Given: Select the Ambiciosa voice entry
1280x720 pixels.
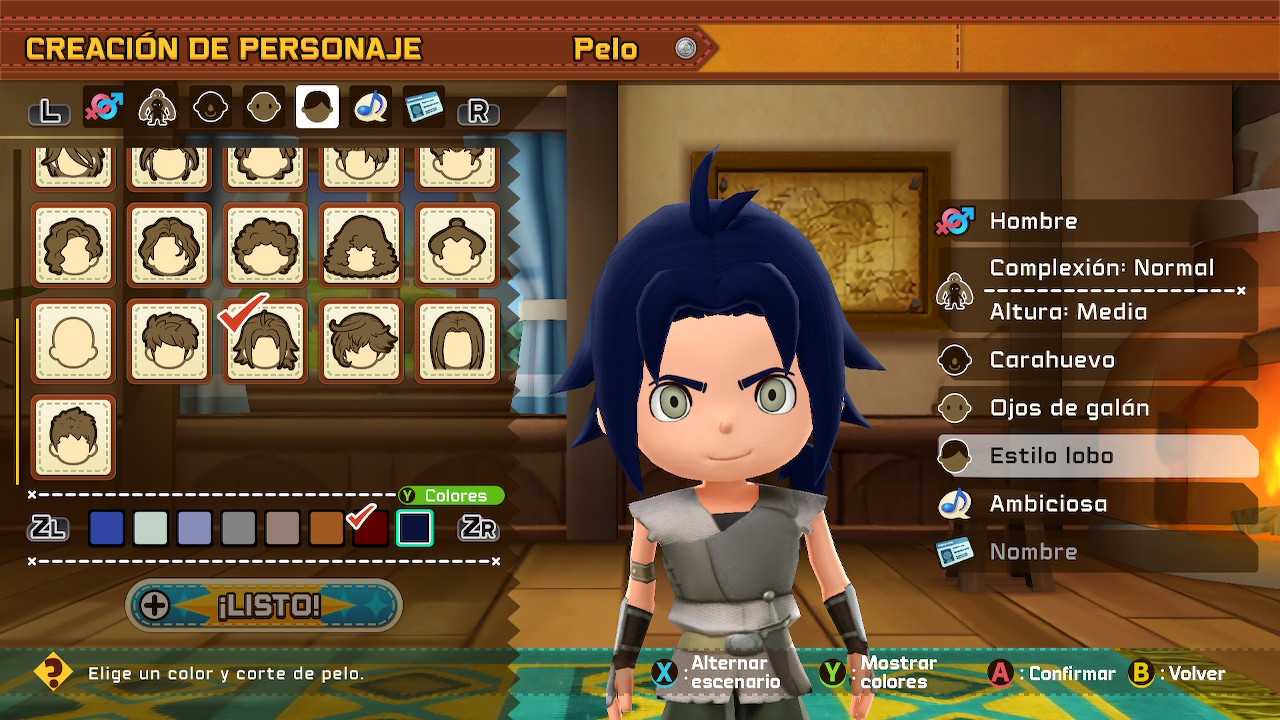Looking at the screenshot, I should pyautogui.click(x=1095, y=504).
